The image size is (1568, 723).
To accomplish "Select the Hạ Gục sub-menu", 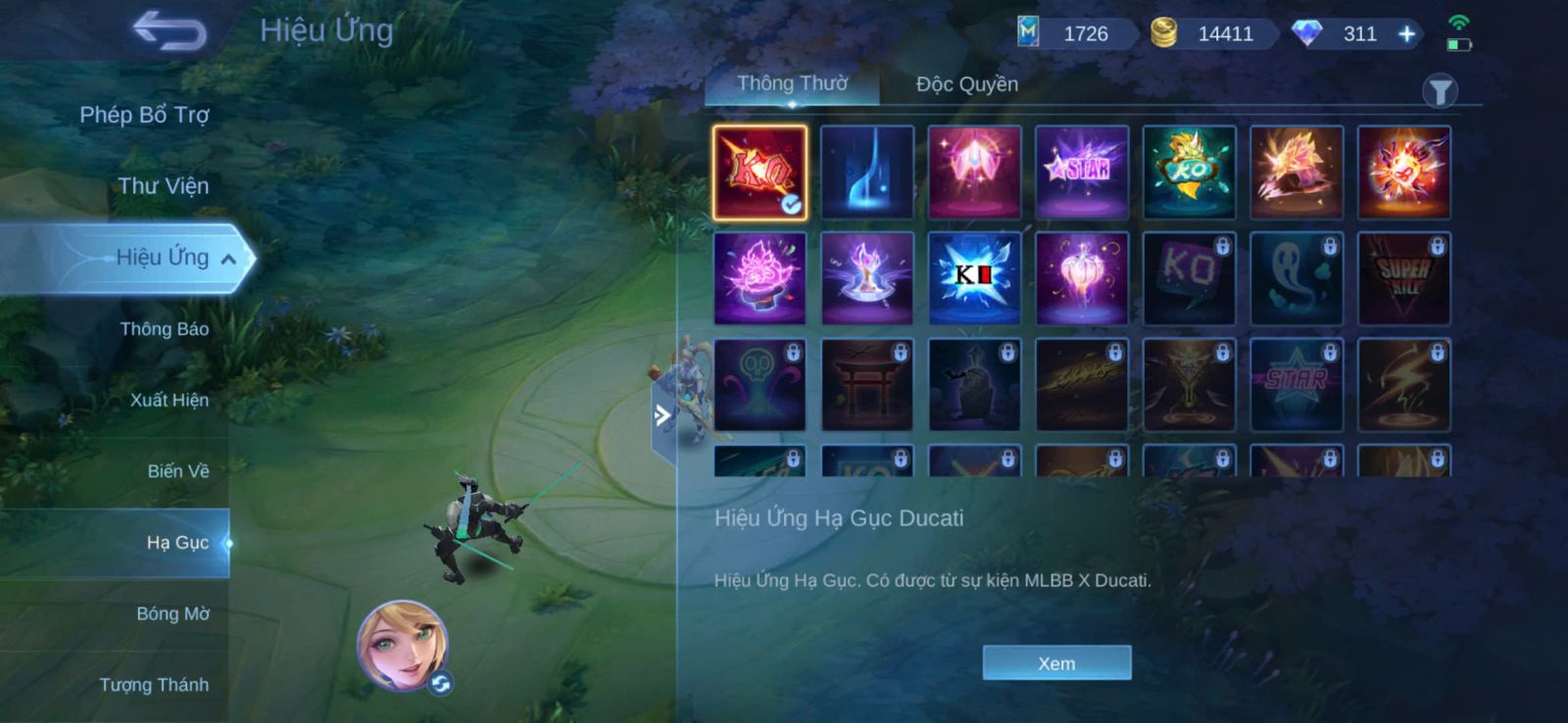I will coord(176,543).
